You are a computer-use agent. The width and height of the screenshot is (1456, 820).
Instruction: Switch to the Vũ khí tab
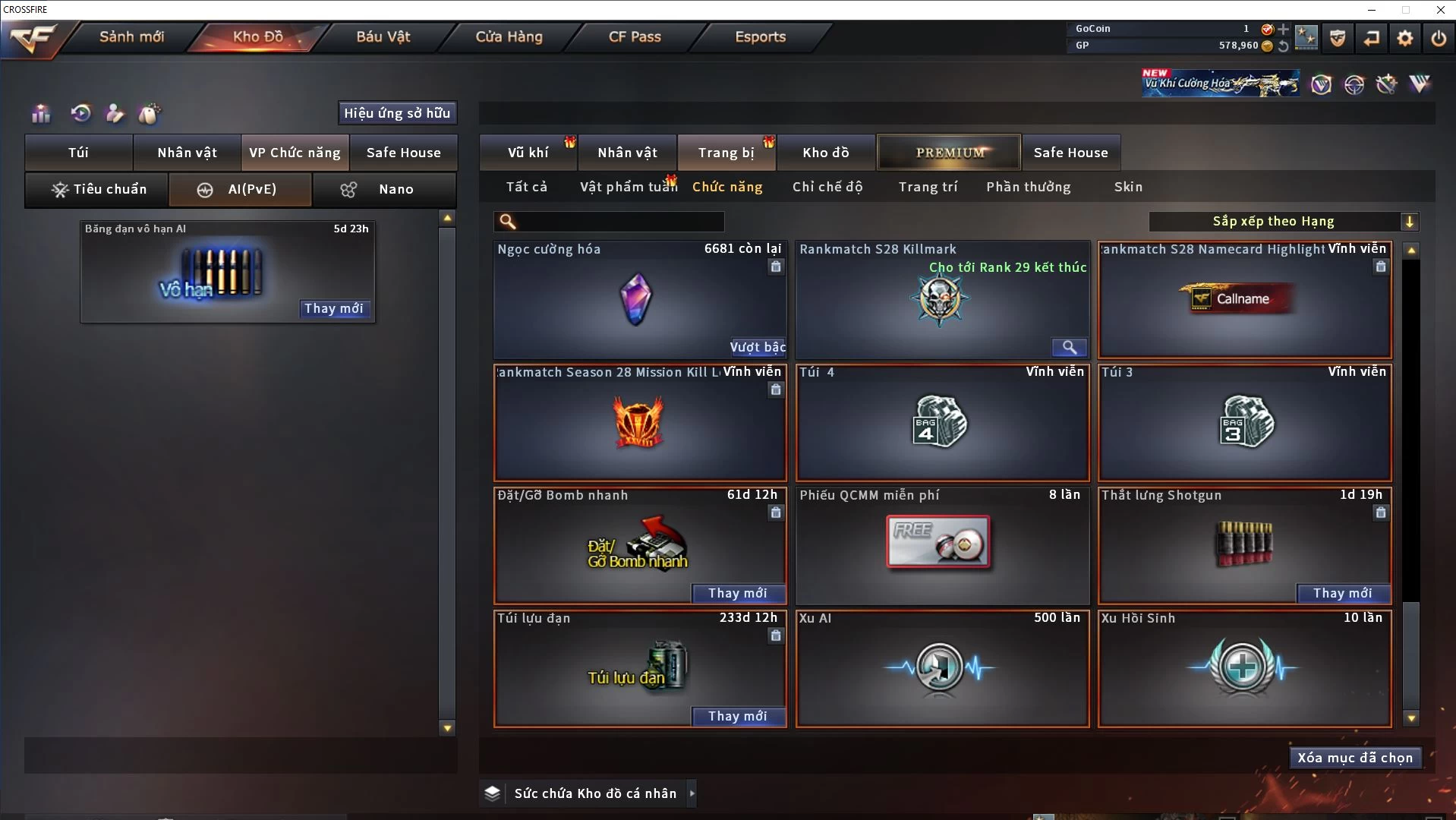528,153
